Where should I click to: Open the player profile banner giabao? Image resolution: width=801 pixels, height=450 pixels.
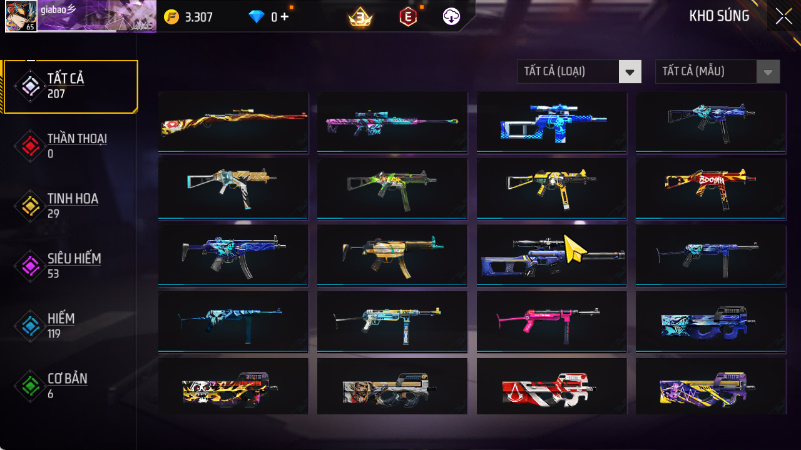[80, 16]
